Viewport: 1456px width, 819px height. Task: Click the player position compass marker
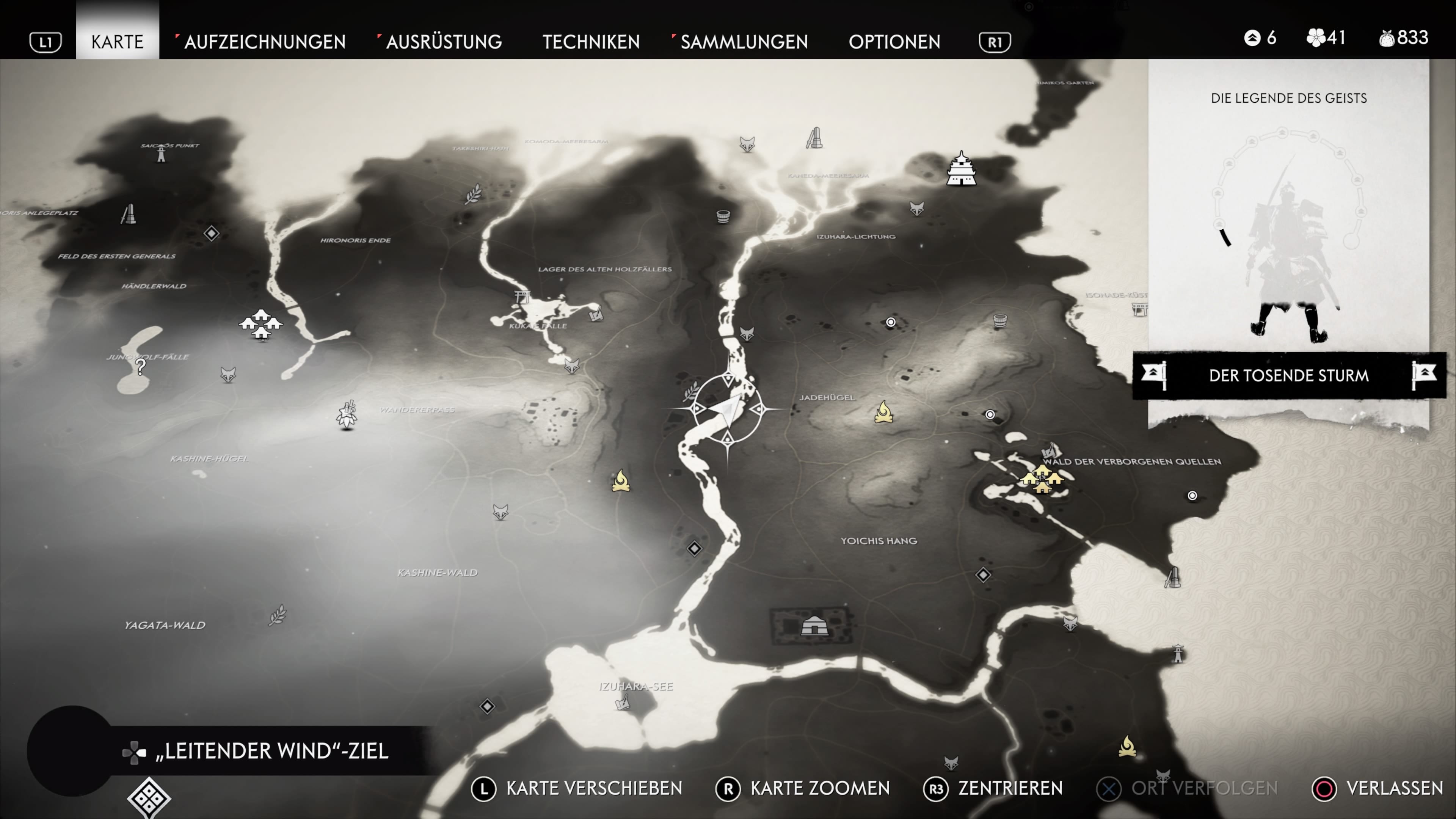pyautogui.click(x=728, y=409)
